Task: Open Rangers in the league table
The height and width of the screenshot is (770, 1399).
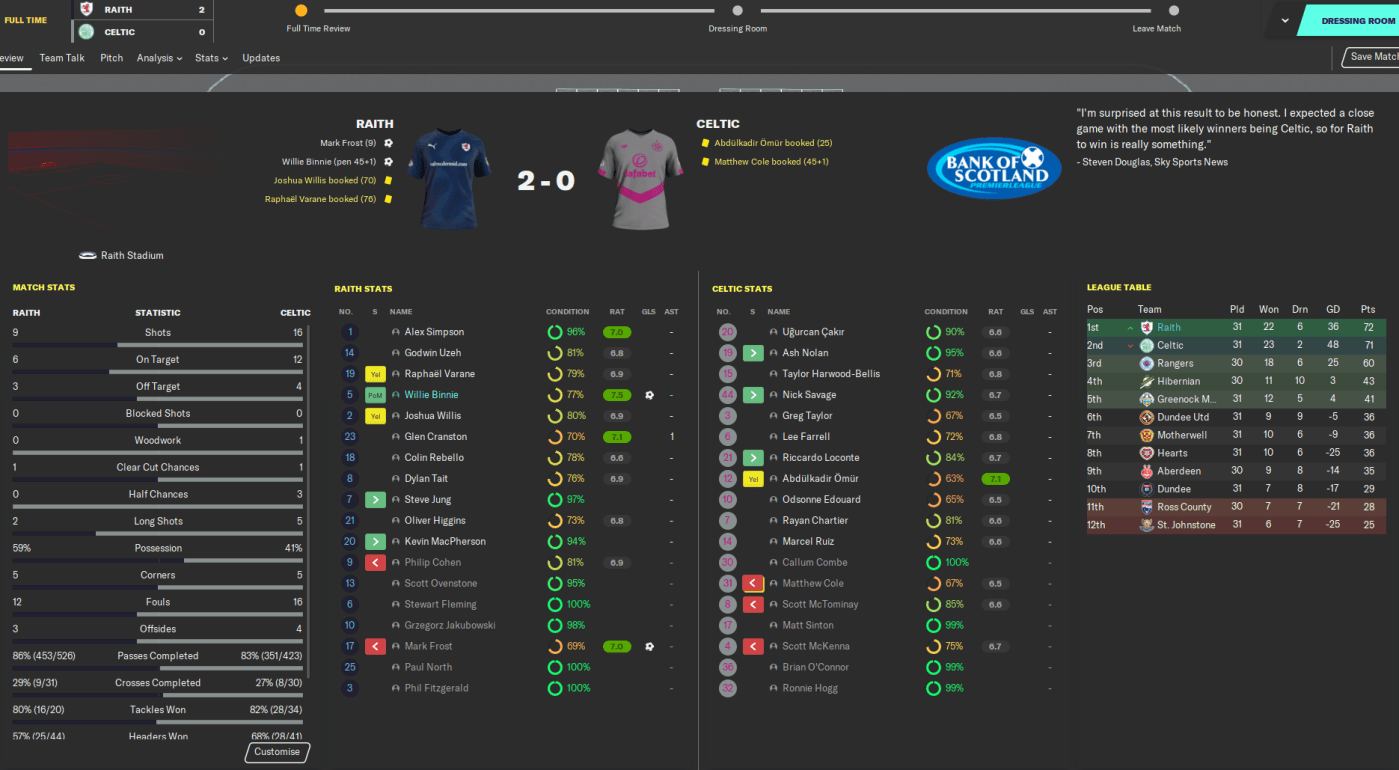Action: (x=1175, y=363)
